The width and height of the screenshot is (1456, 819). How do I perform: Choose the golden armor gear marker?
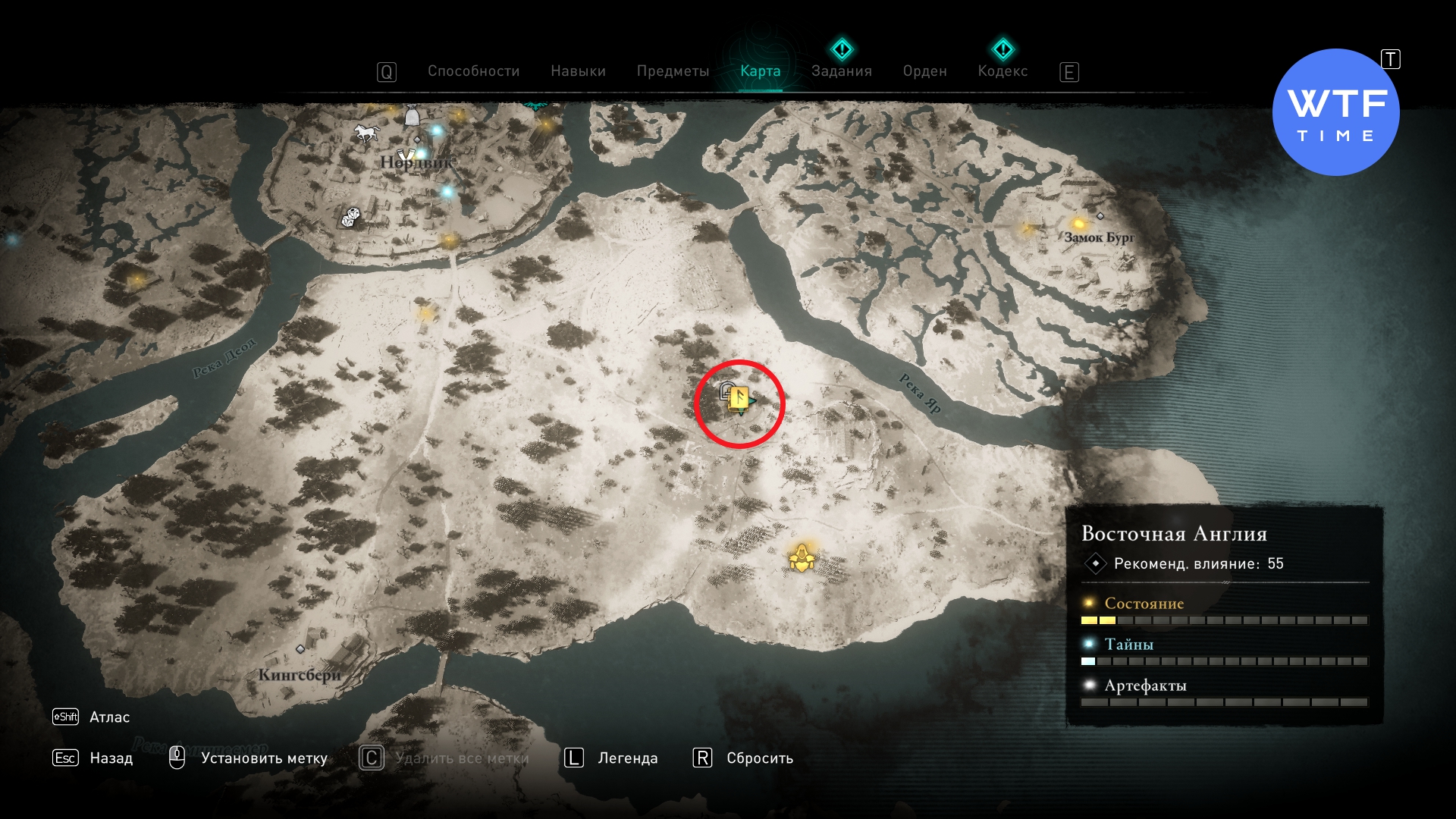click(802, 559)
